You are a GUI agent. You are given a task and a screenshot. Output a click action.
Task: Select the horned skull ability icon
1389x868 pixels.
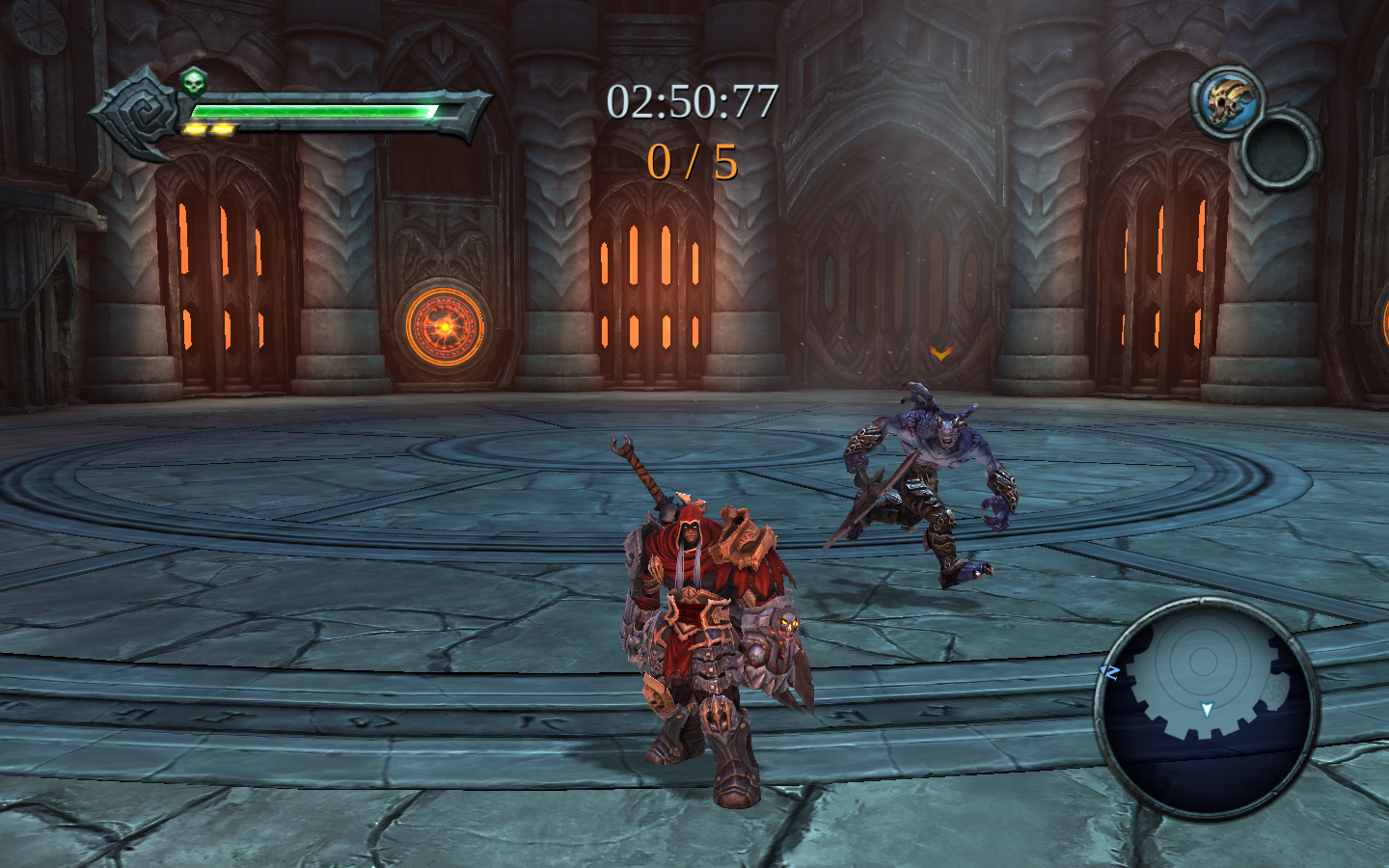[1226, 101]
